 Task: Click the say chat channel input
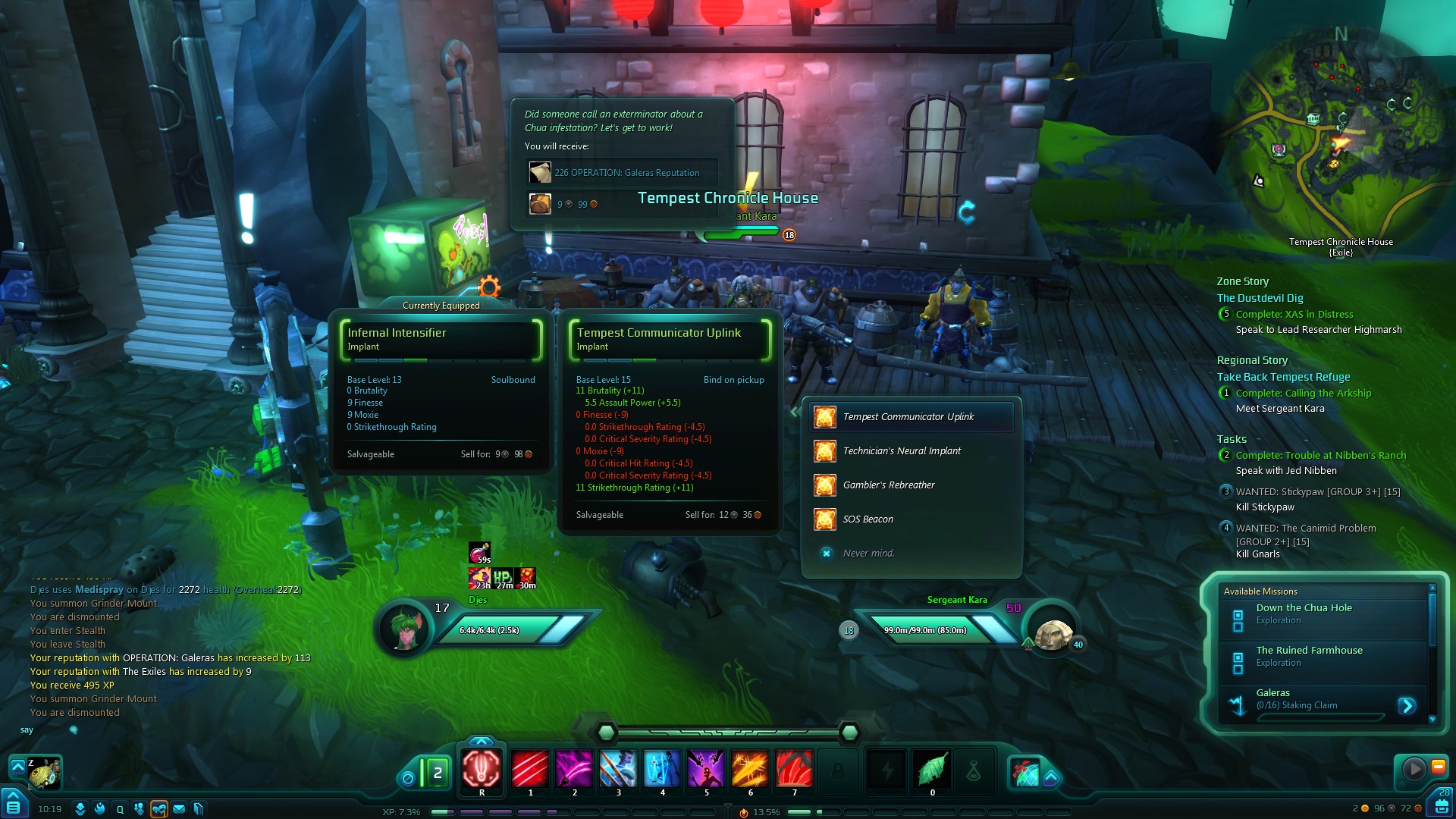tap(27, 730)
